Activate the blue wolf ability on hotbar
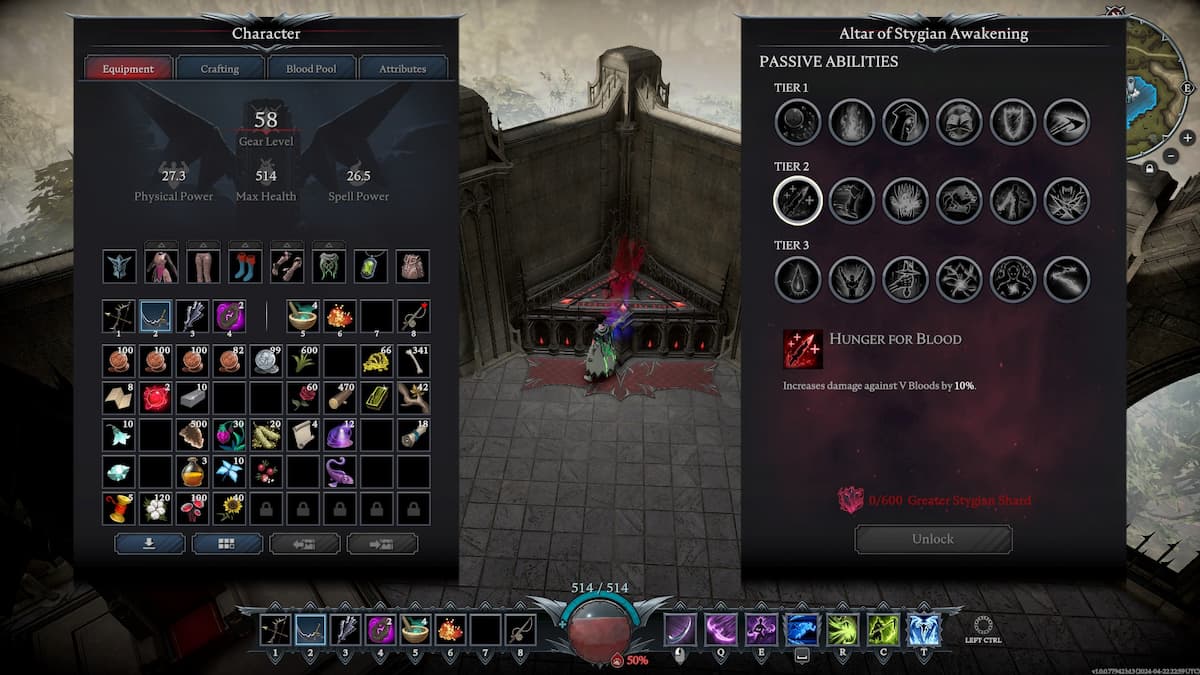The width and height of the screenshot is (1200, 675). tap(800, 630)
